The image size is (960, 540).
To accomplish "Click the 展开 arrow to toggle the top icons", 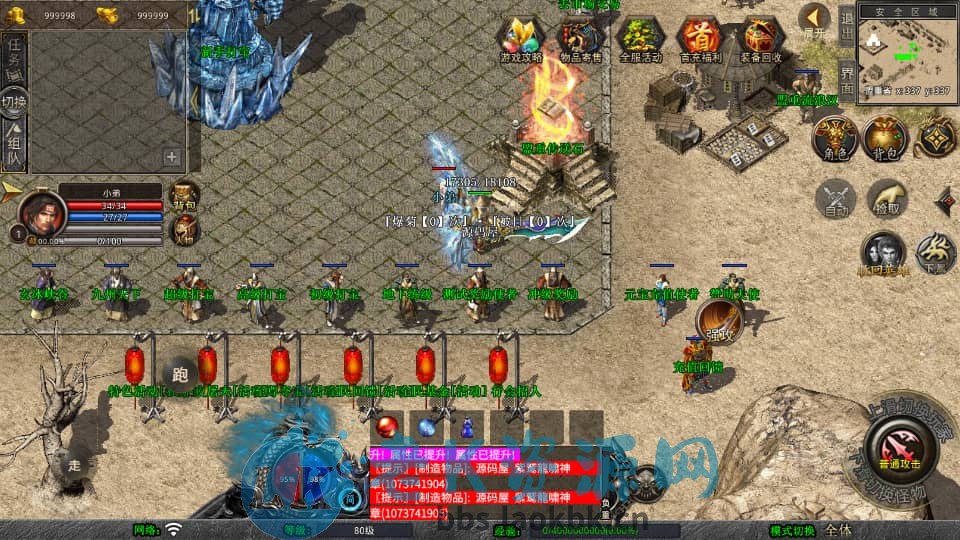I will pos(816,19).
